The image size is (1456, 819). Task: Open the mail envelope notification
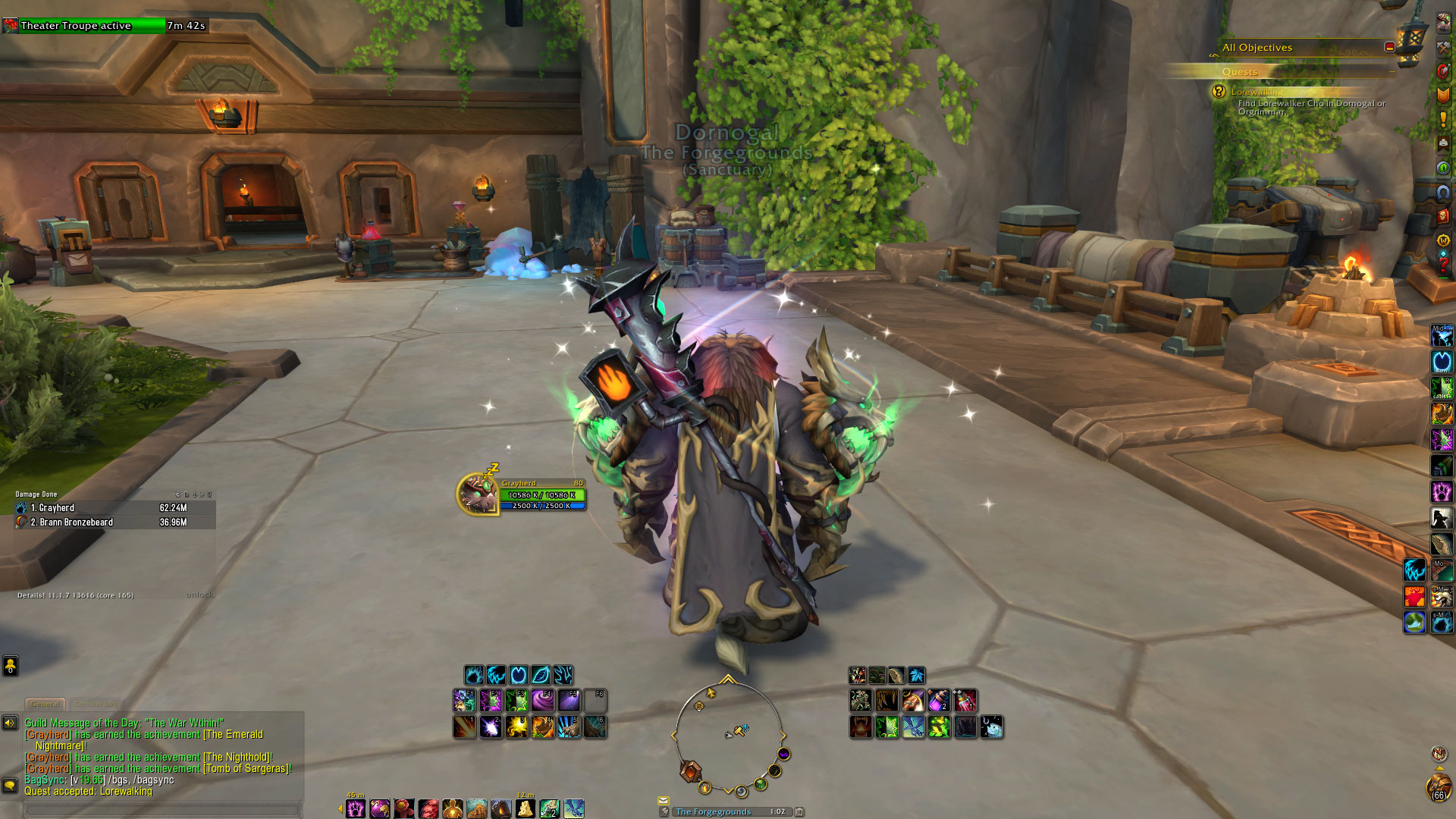click(664, 800)
